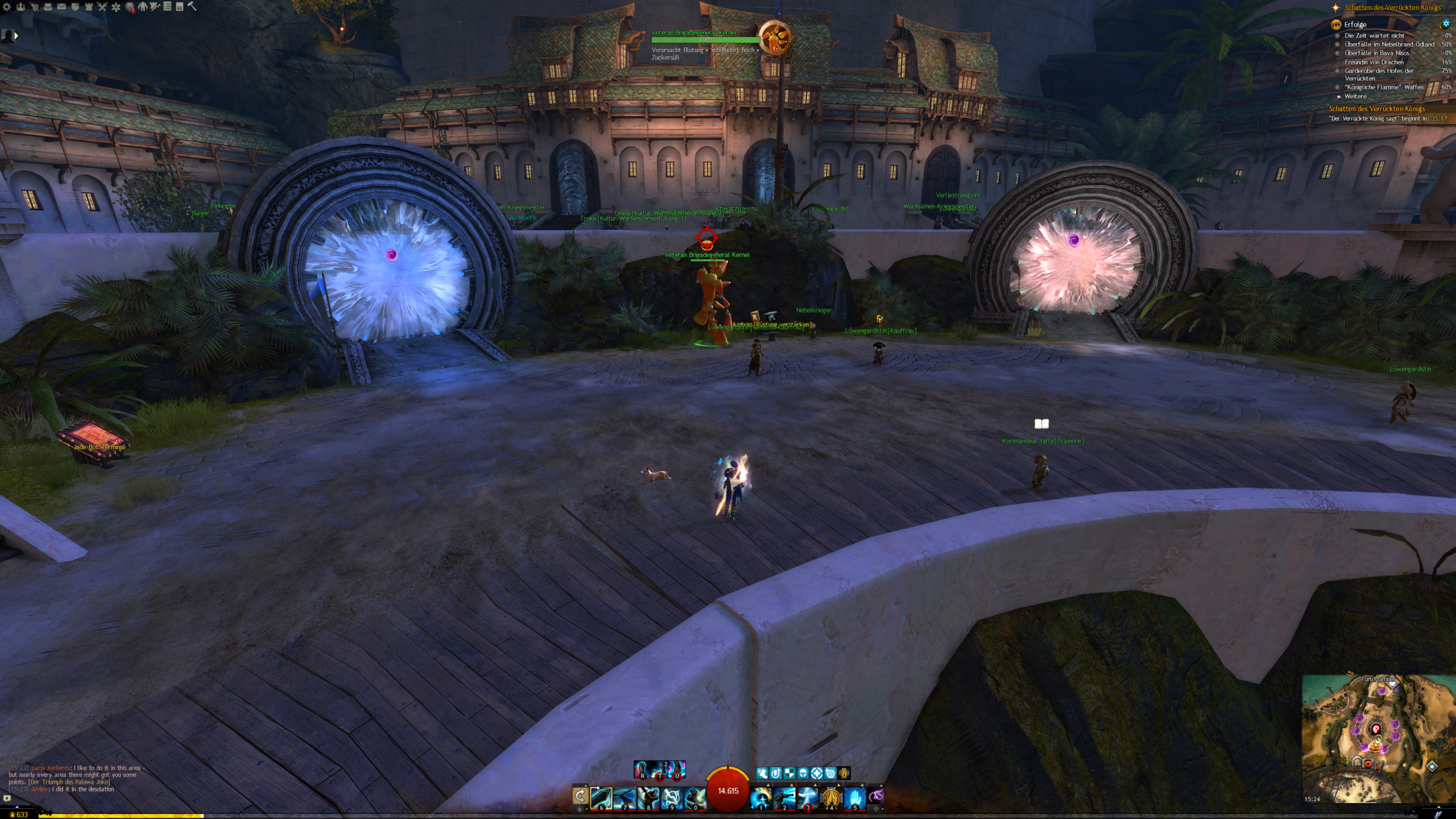
Task: Click the weapon swap arrows button
Action: pos(580,796)
